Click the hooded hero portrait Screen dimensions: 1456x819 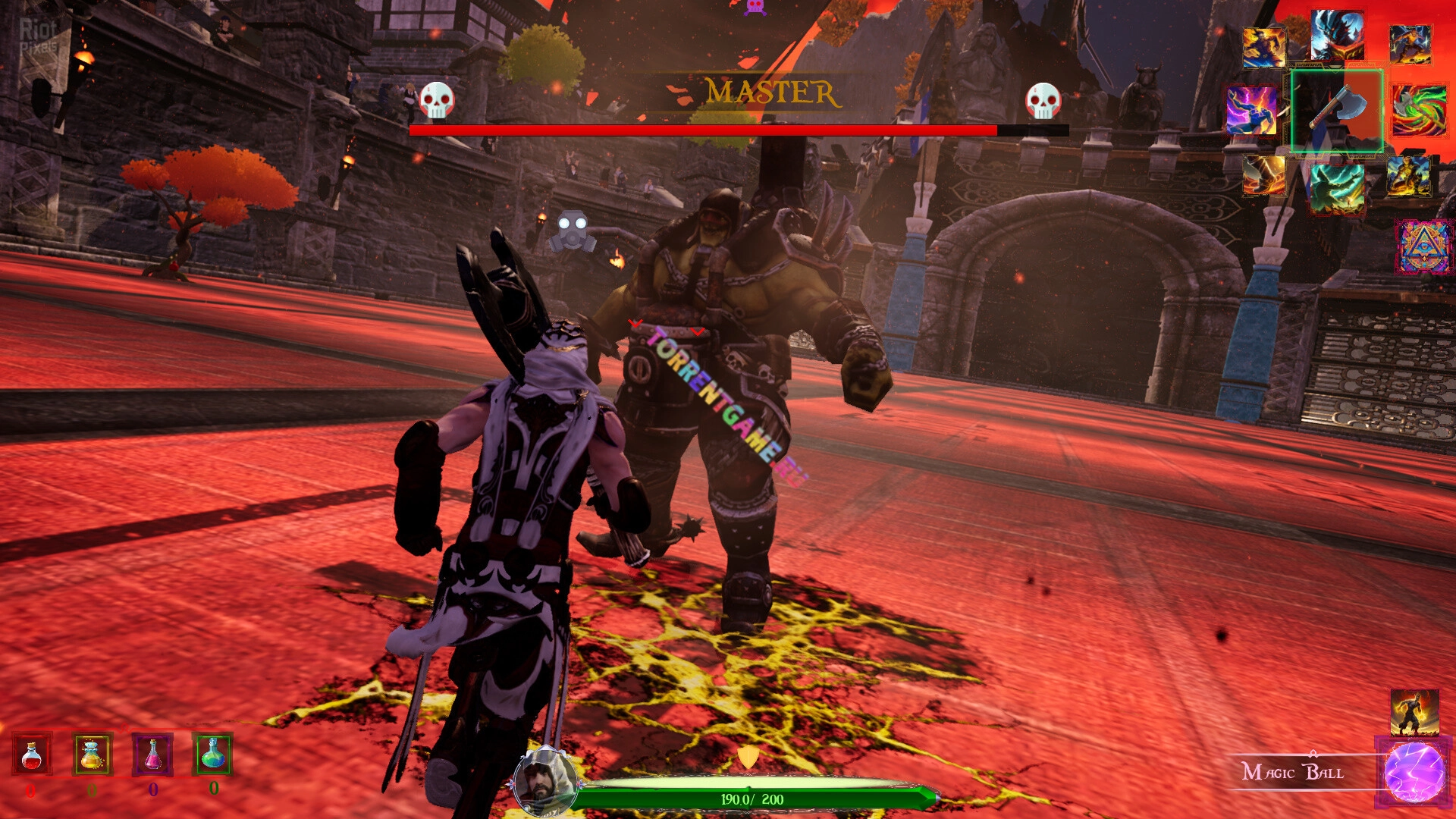click(x=544, y=783)
